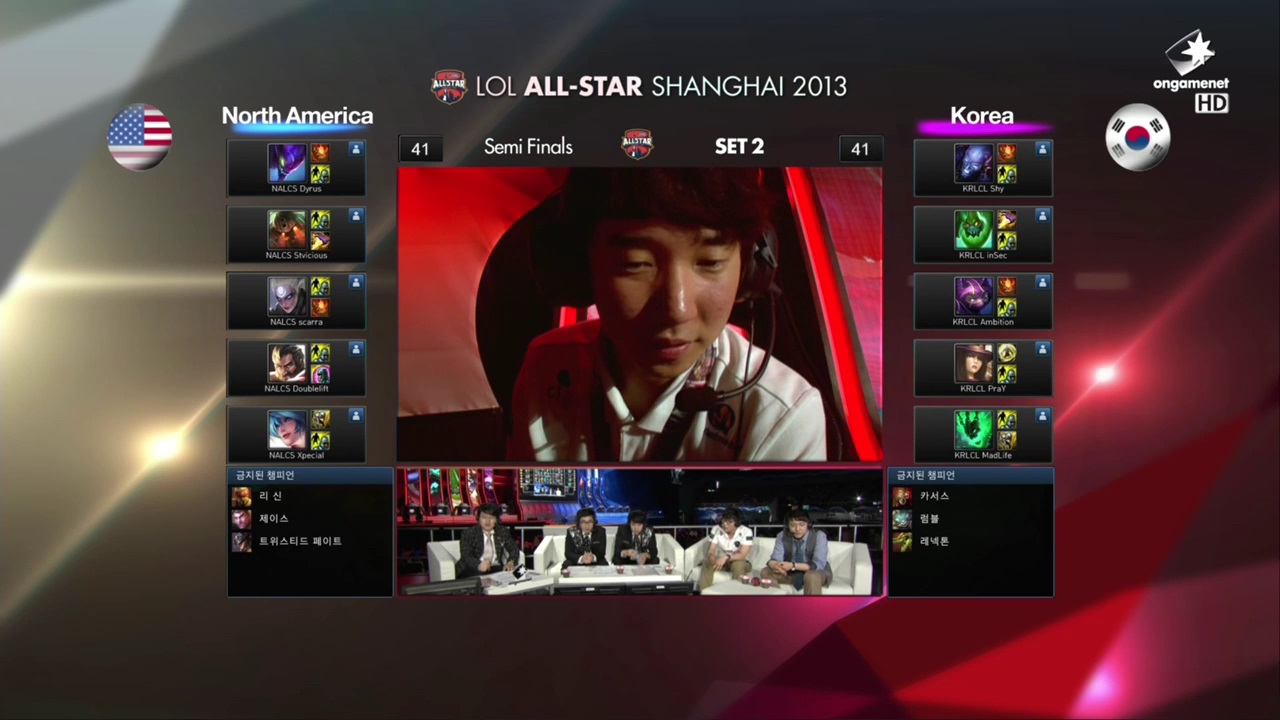Choose the NALCS Stvicious player card
1280x720 pixels.
(x=296, y=235)
